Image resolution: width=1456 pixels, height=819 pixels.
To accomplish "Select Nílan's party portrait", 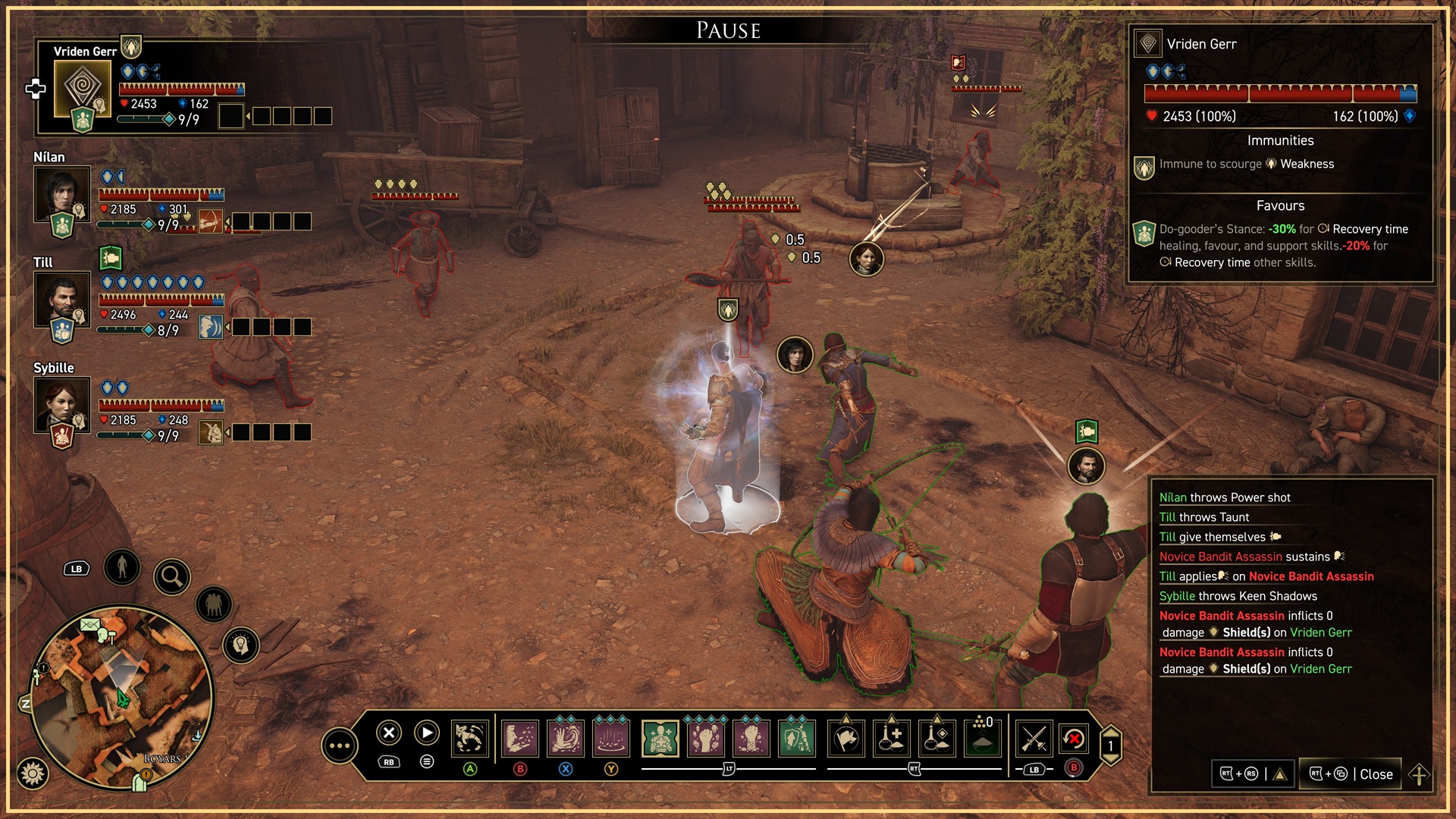I will click(61, 193).
